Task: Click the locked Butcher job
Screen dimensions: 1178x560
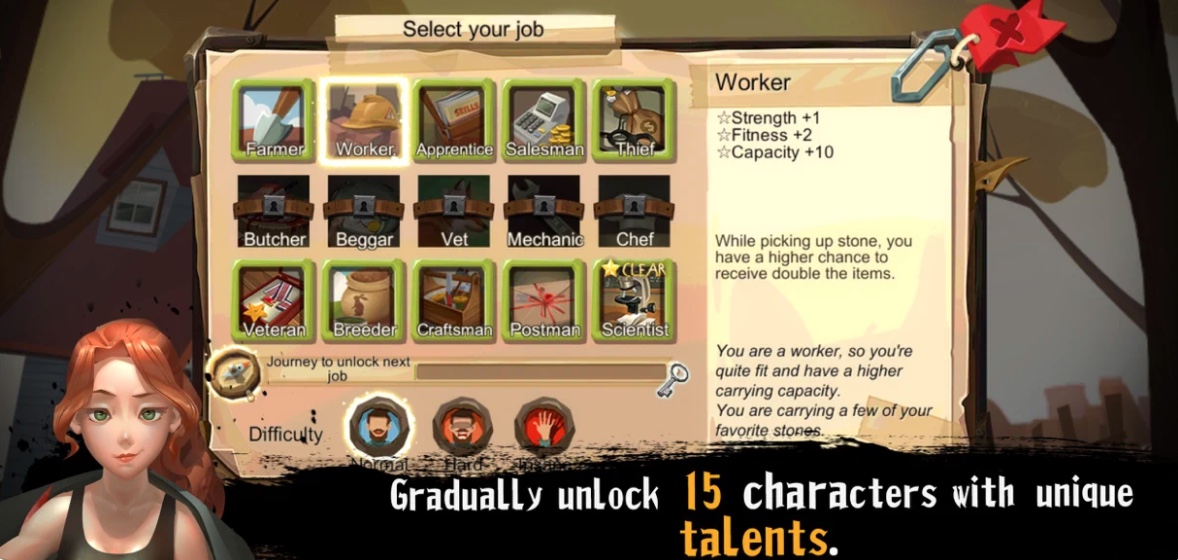Action: pyautogui.click(x=274, y=211)
